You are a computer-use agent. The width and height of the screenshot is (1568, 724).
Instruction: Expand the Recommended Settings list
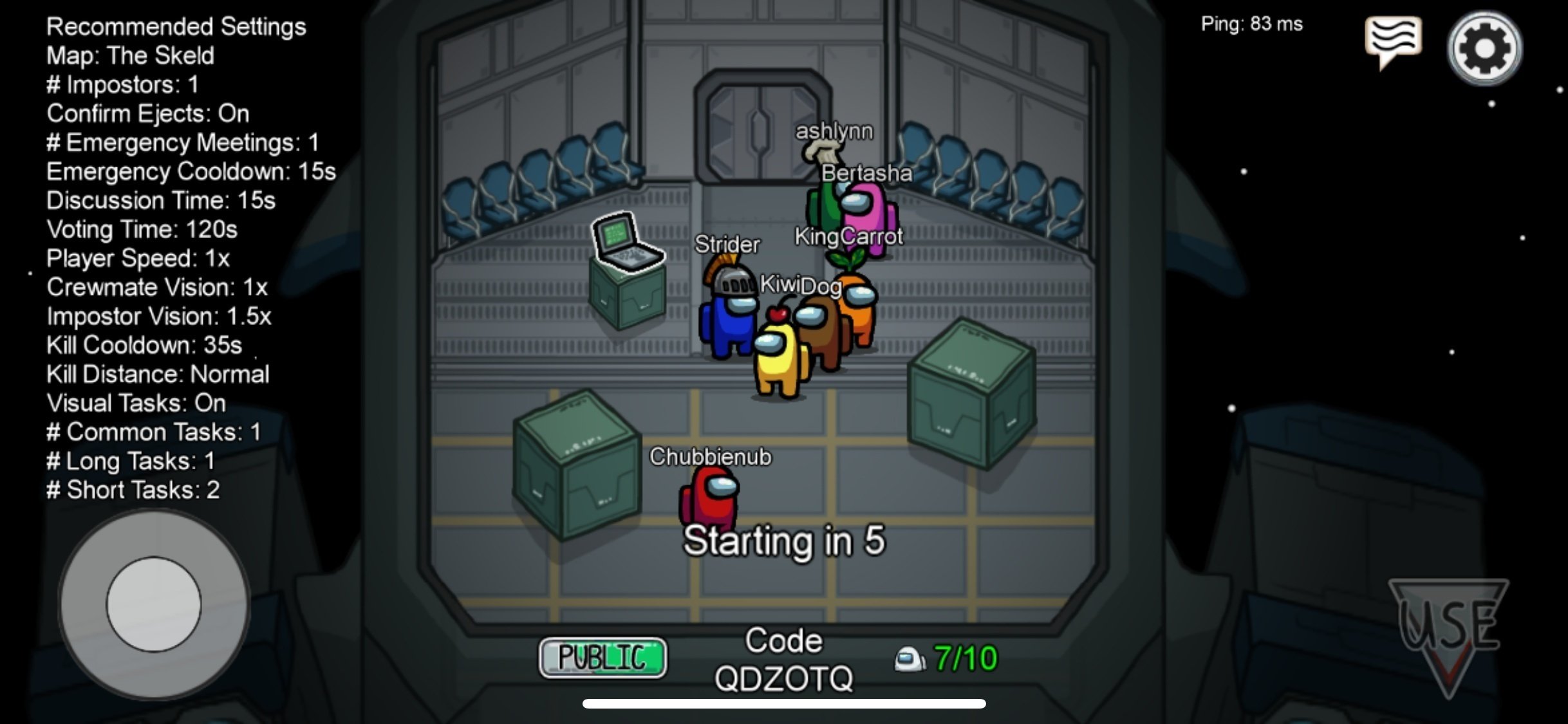176,26
